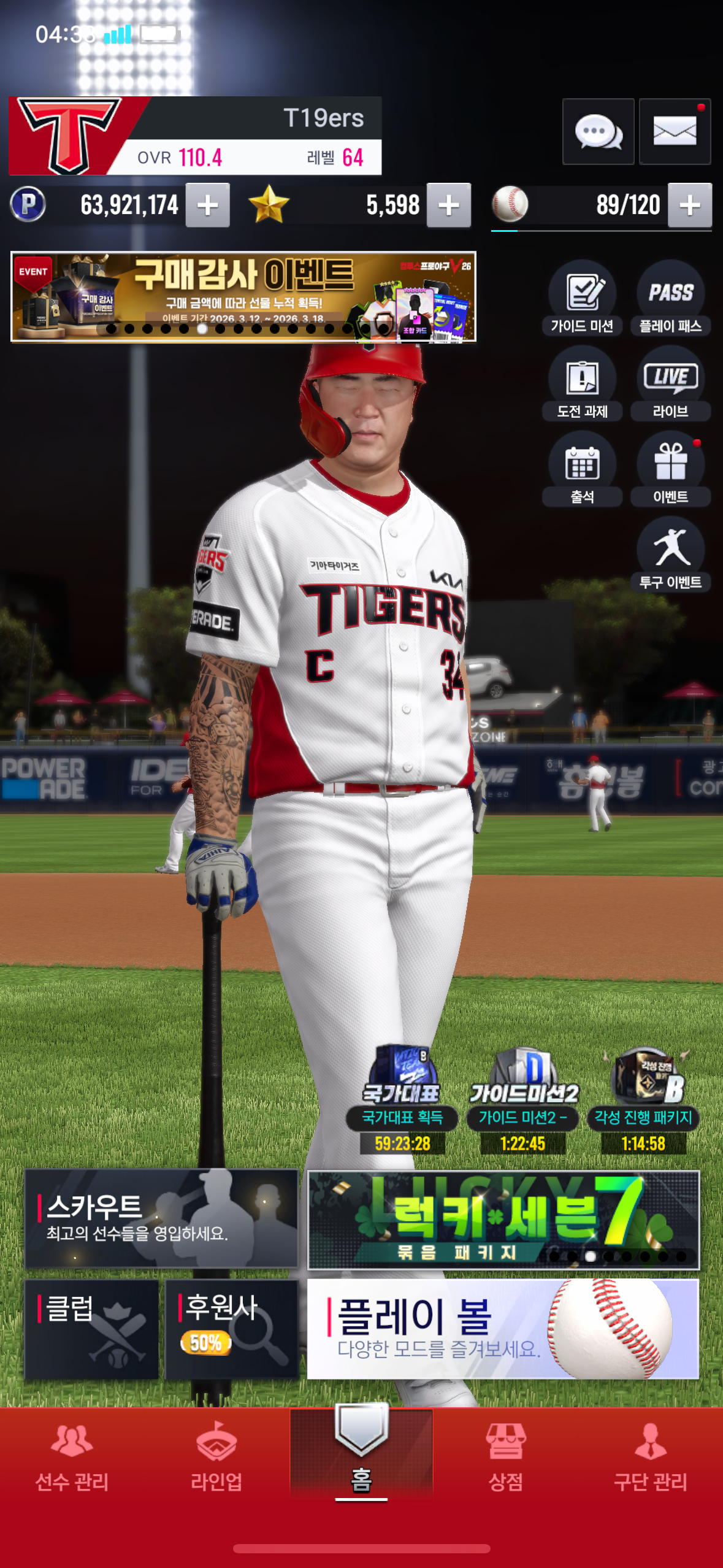This screenshot has width=723, height=1568.
Task: Open the 후원사 sponsor panel
Action: (232, 1329)
